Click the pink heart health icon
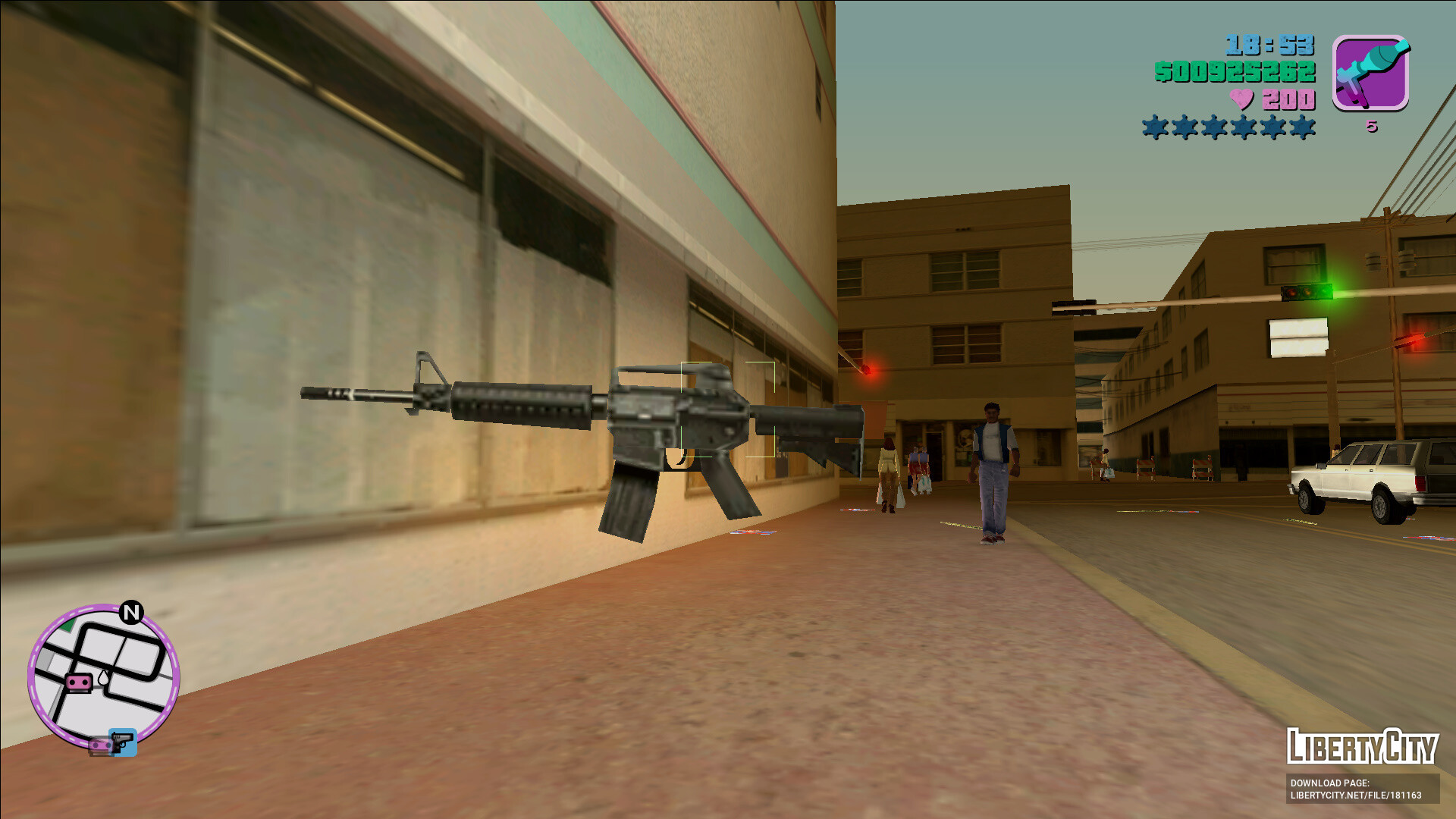This screenshot has height=819, width=1456. pos(1241,99)
